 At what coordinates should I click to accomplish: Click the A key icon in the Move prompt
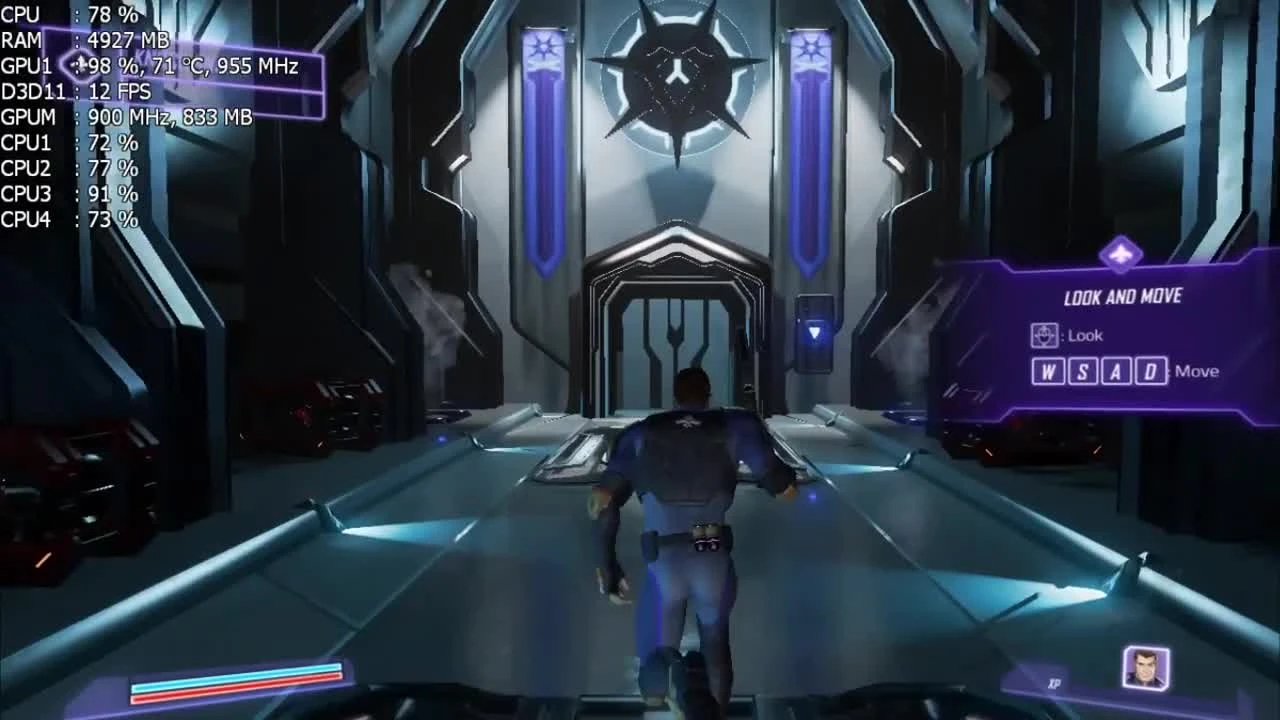[1118, 370]
